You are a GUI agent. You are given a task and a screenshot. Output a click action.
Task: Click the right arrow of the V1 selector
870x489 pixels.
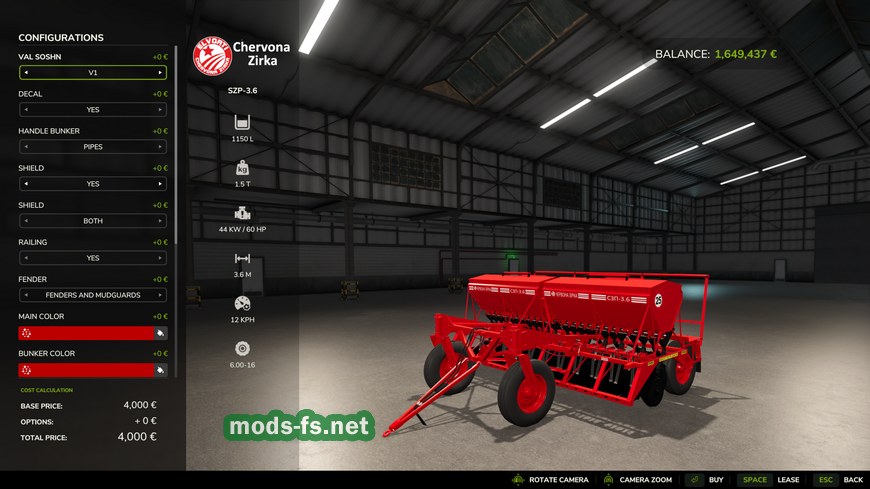pos(160,73)
